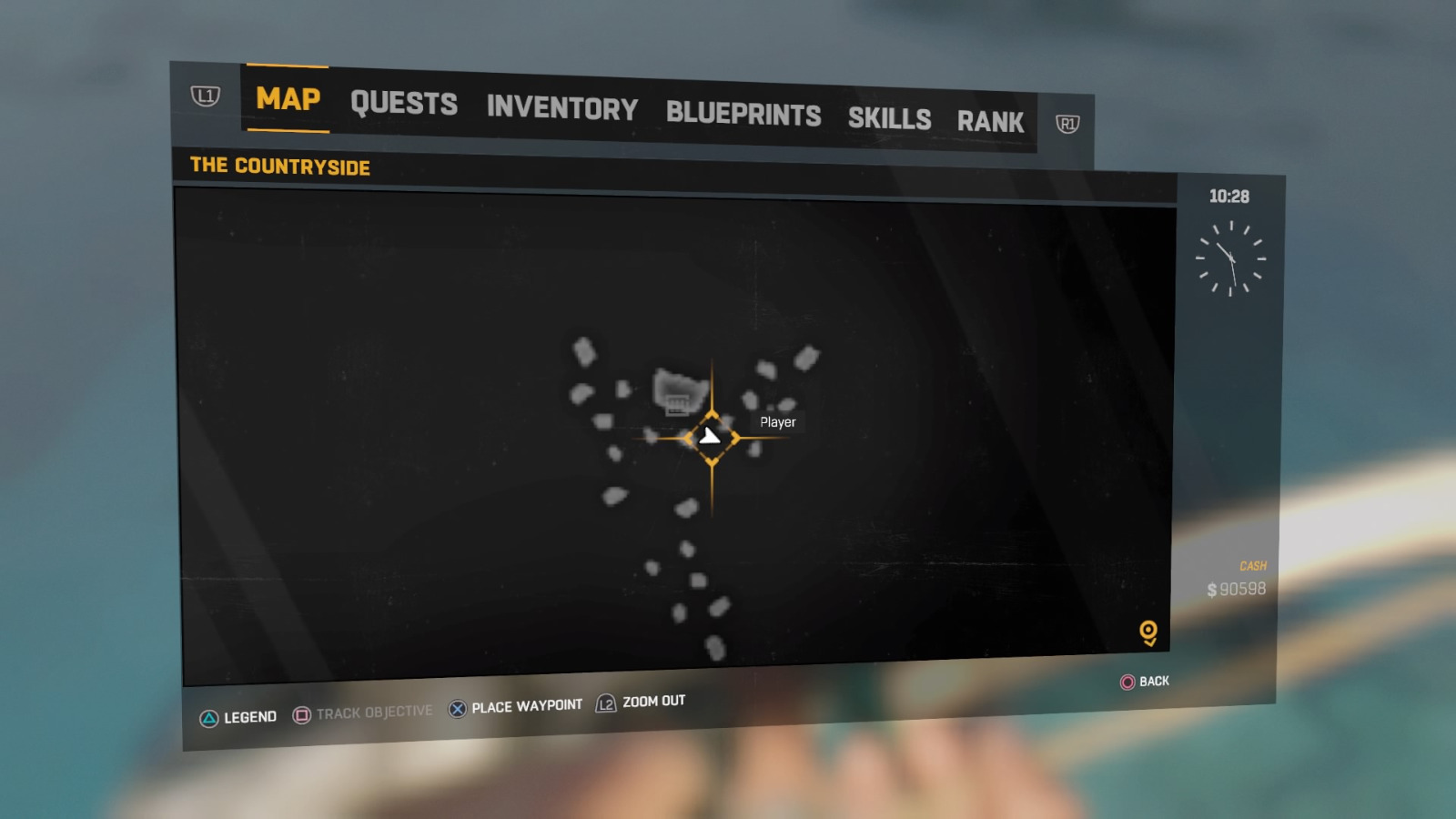Zoom out the map
Image resolution: width=1456 pixels, height=819 pixels.
642,702
